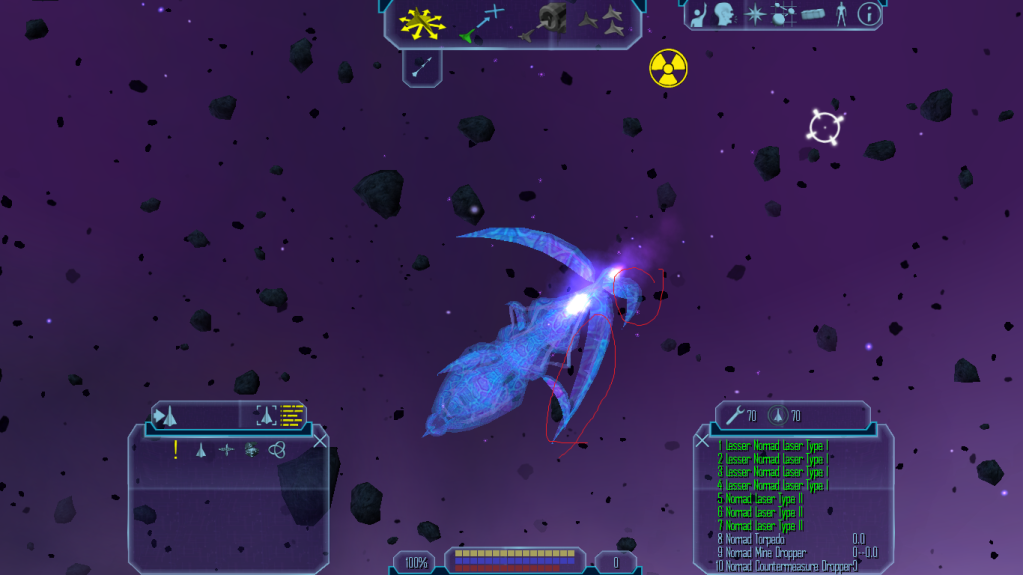Close the weapons list panel

pyautogui.click(x=702, y=440)
